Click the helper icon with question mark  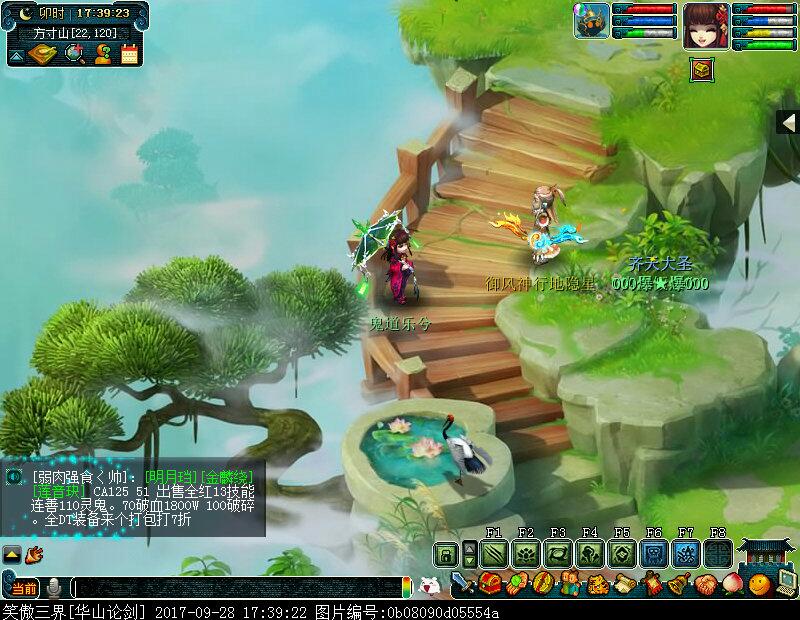pos(102,54)
